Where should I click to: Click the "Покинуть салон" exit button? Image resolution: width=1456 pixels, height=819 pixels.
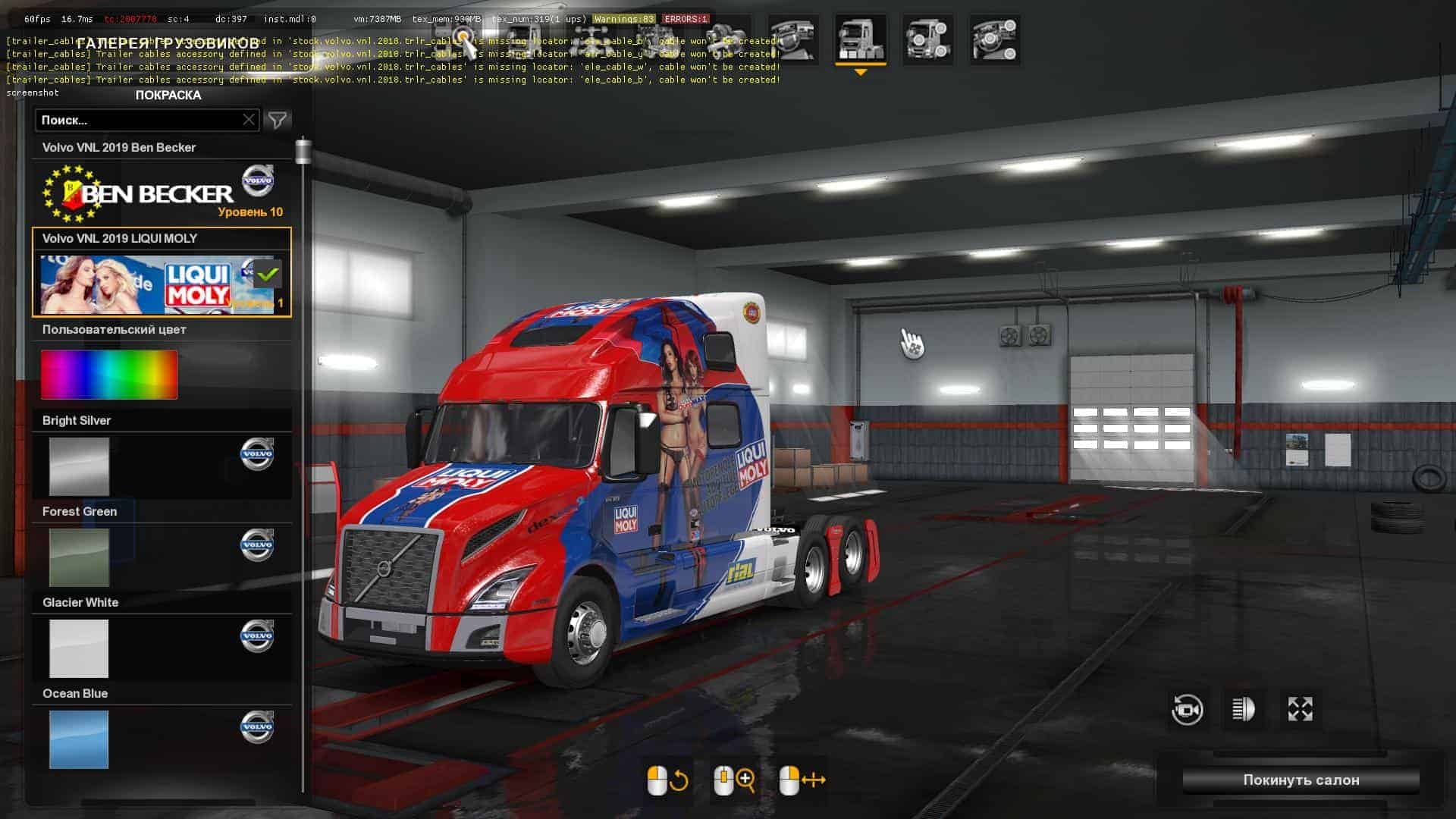[1301, 780]
